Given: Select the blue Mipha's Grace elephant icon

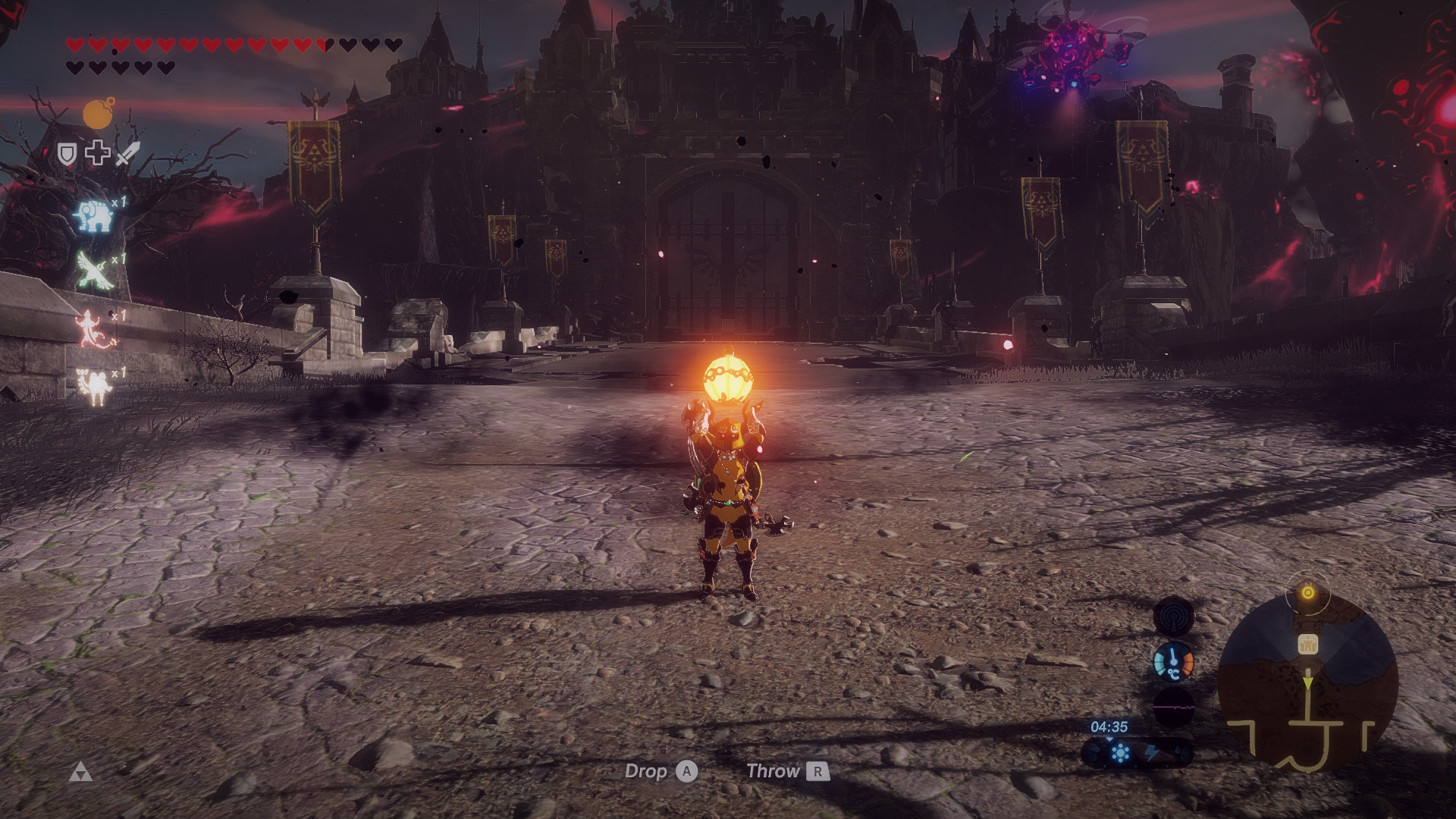Looking at the screenshot, I should click(x=96, y=216).
